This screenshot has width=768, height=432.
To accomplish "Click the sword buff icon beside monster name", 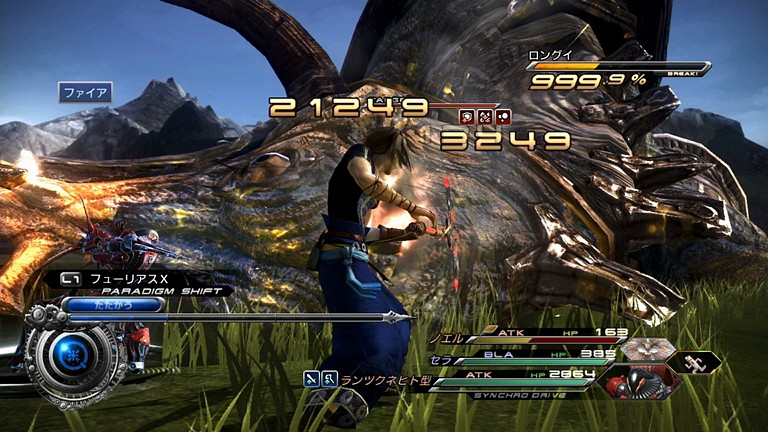I will pos(313,378).
